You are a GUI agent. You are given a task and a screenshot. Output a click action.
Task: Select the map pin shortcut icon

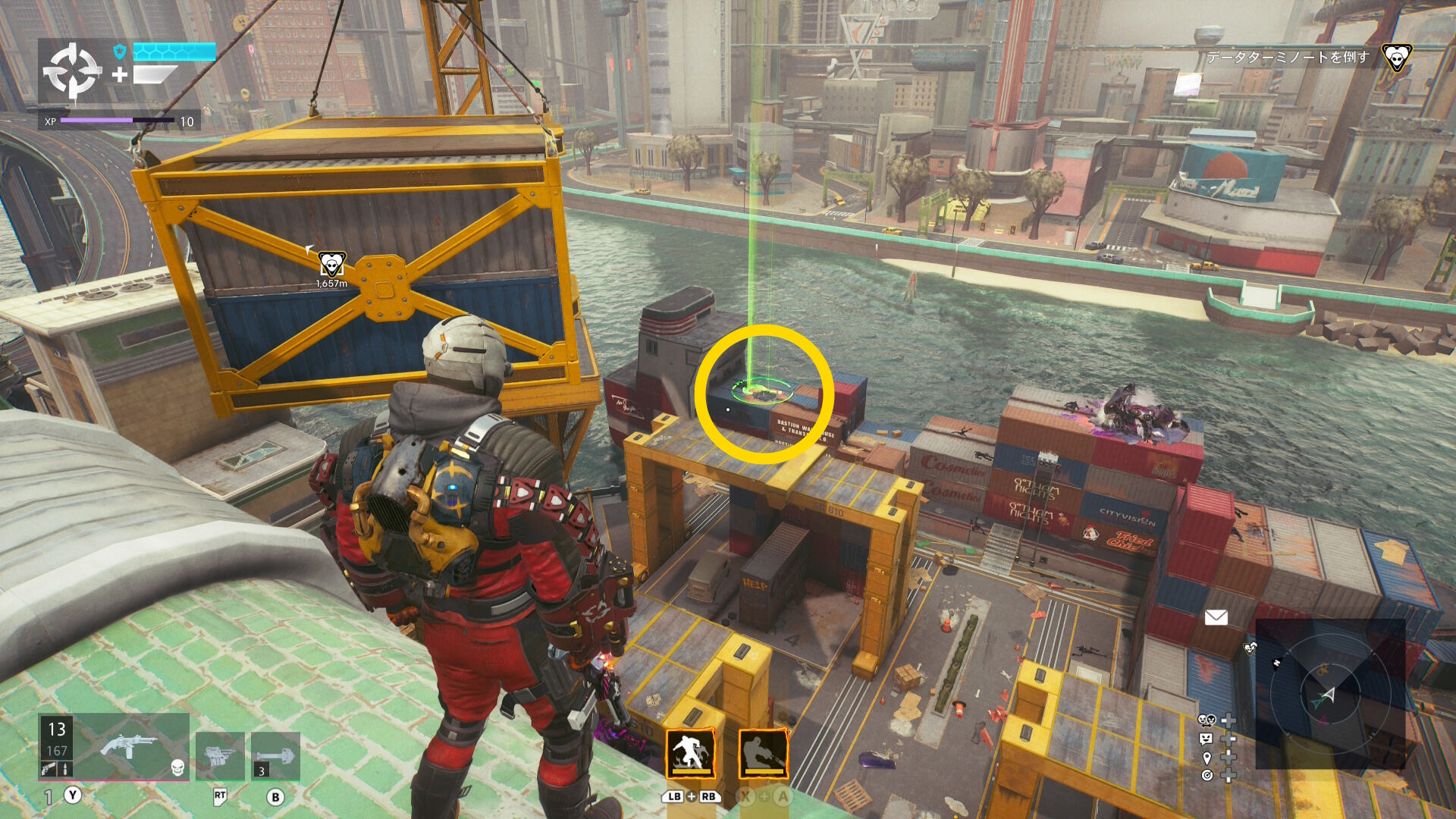click(1207, 758)
